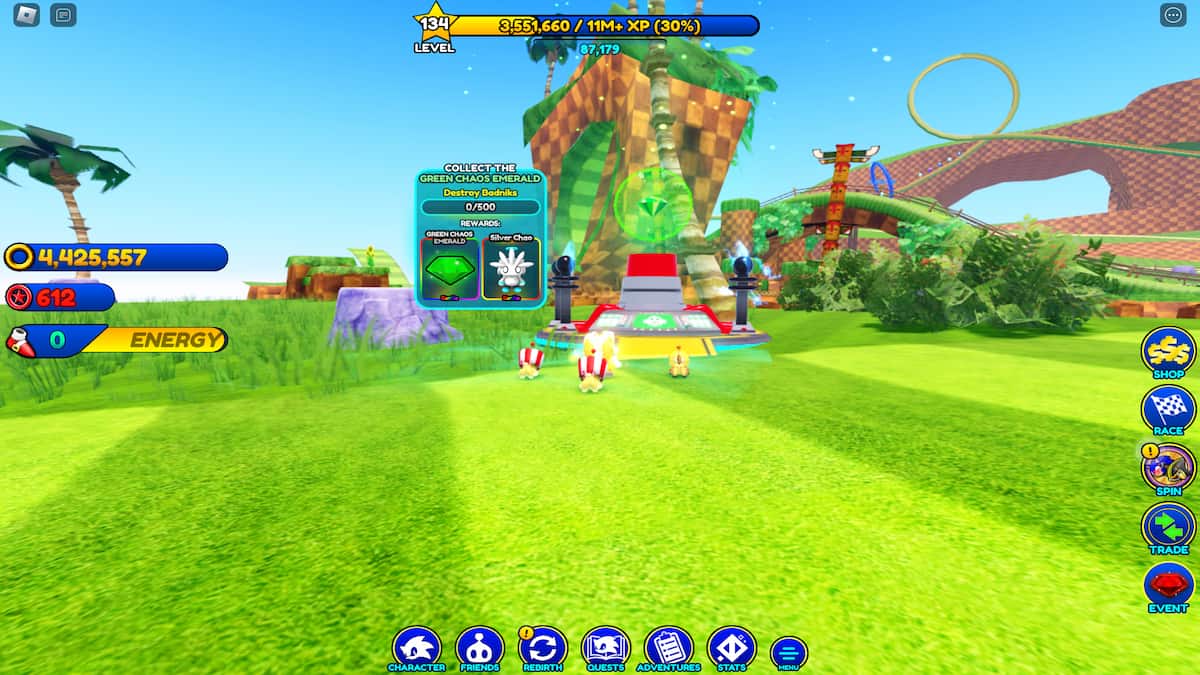Show the Quests list
1200x675 pixels.
[x=605, y=648]
